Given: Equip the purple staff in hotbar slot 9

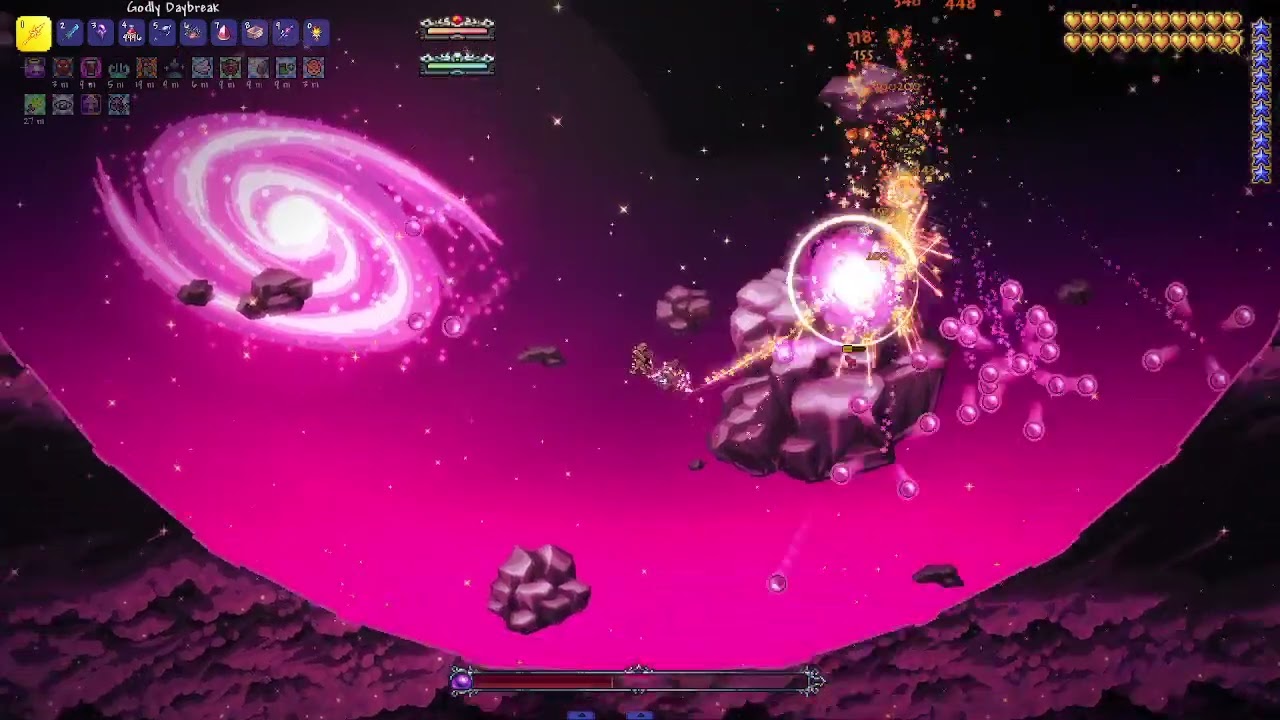Looking at the screenshot, I should tap(286, 33).
